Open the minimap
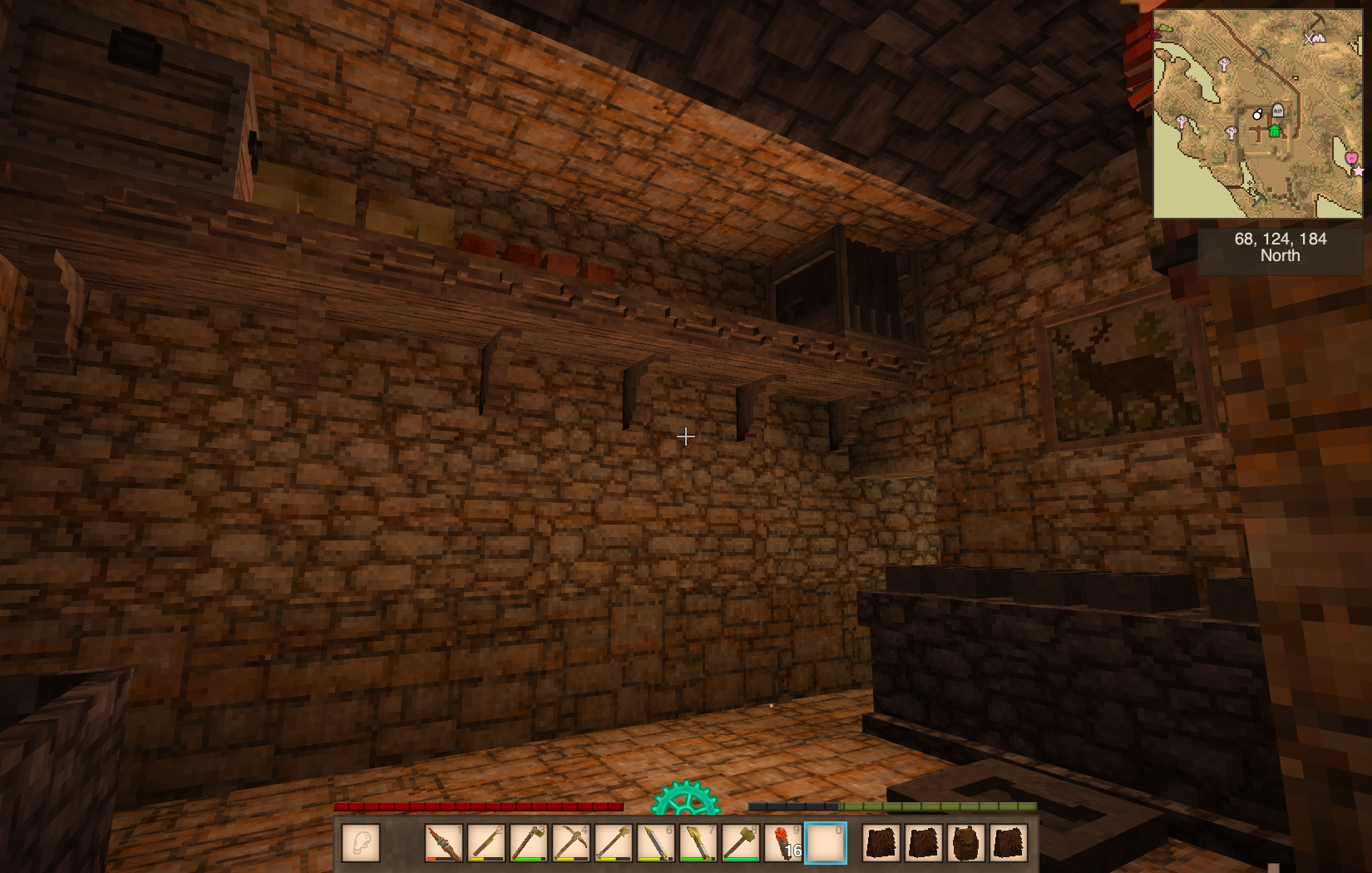 point(1257,114)
